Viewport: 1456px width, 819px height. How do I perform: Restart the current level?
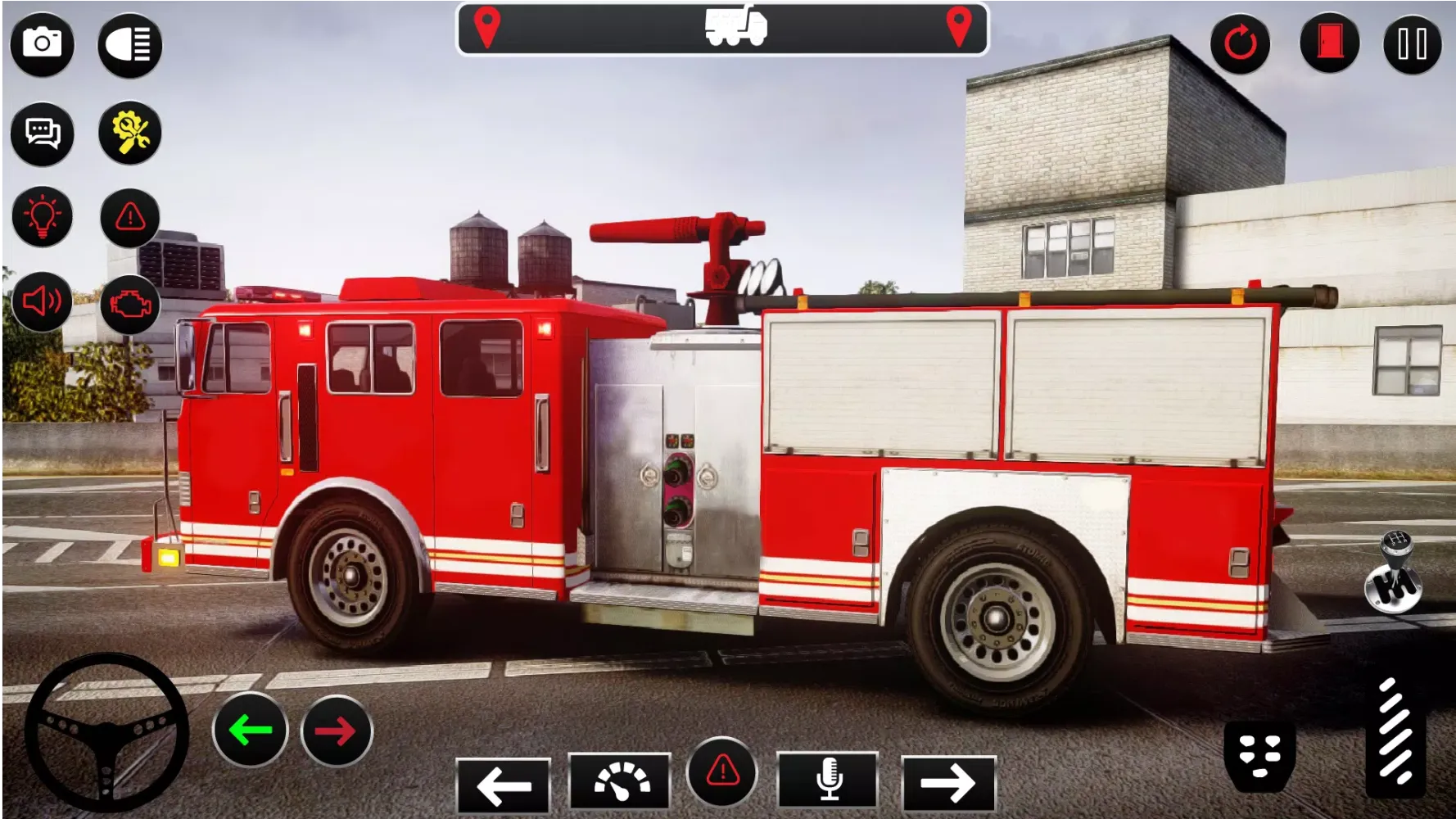click(x=1241, y=45)
